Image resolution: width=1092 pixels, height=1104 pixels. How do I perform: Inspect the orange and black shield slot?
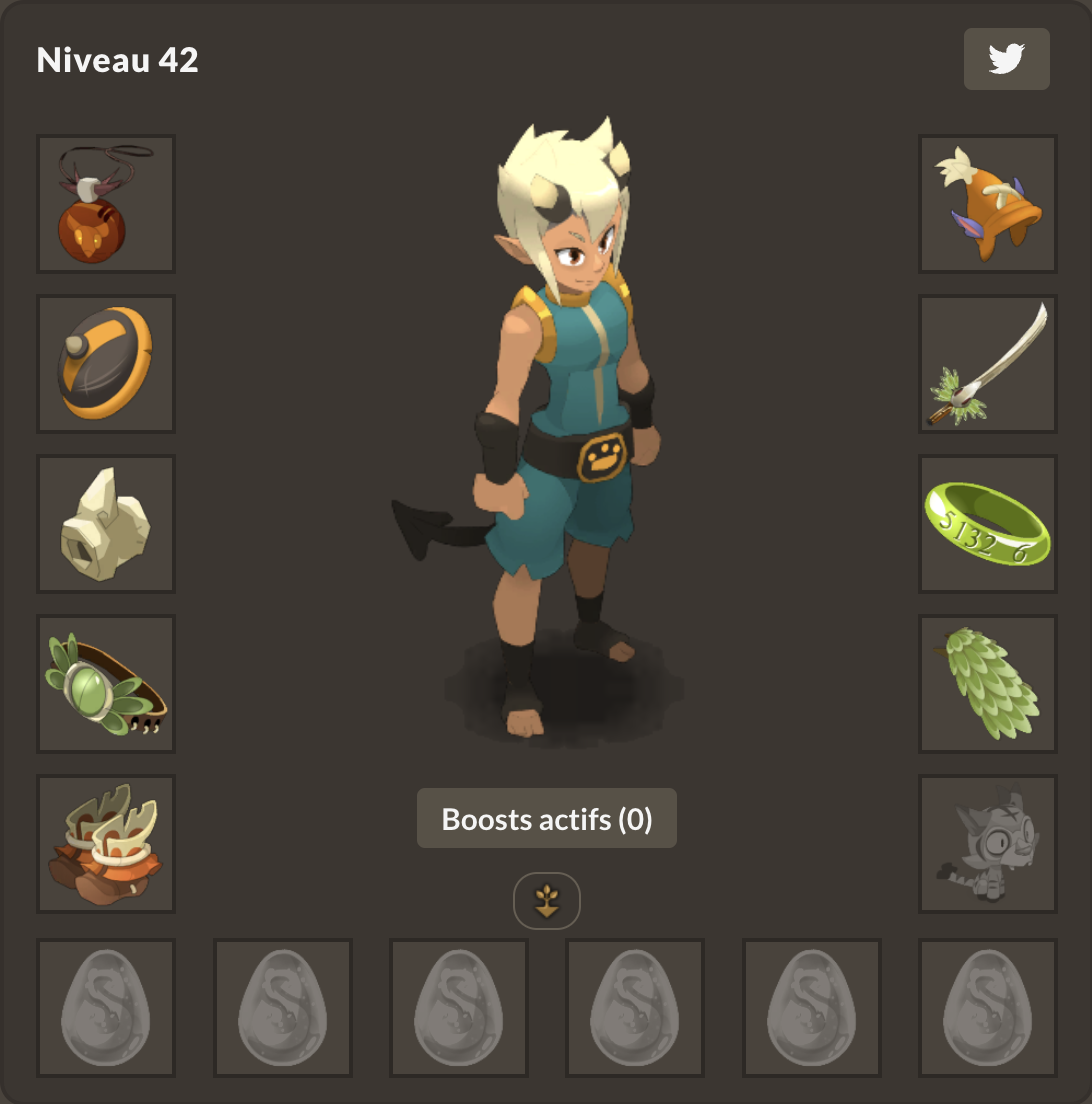pyautogui.click(x=106, y=364)
